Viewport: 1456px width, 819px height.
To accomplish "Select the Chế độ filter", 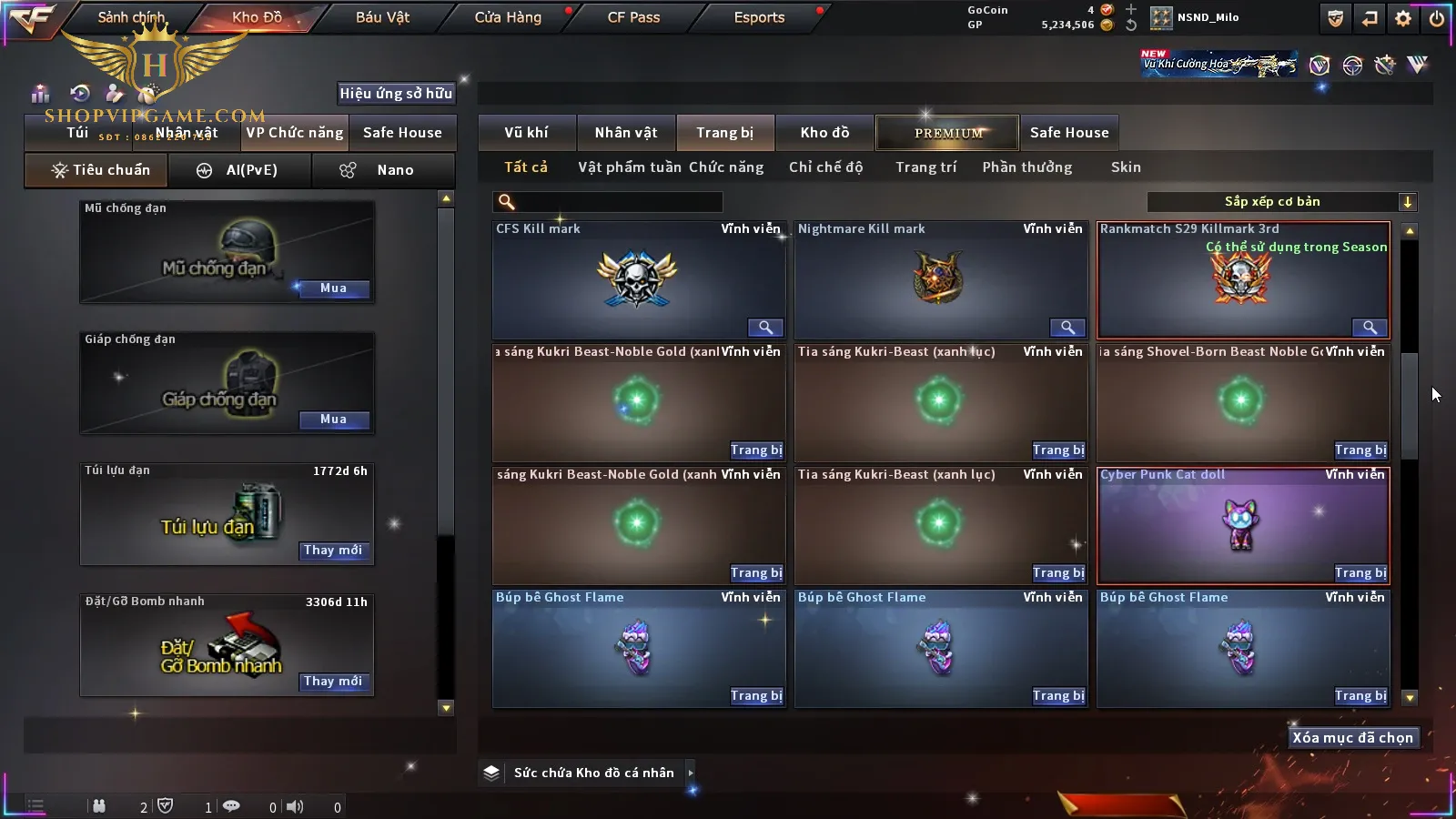I will click(x=825, y=167).
